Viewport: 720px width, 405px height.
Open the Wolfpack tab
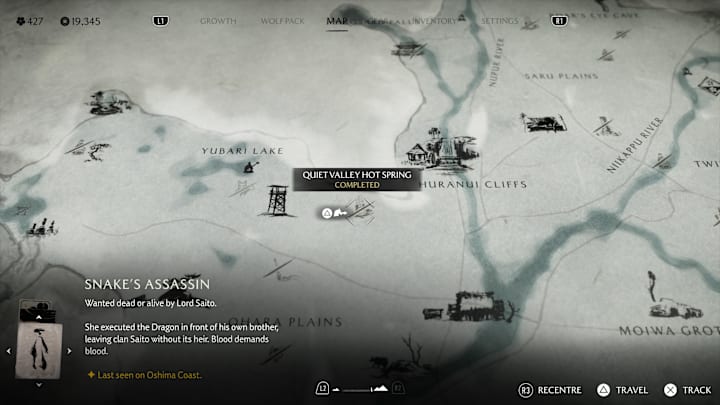point(281,20)
